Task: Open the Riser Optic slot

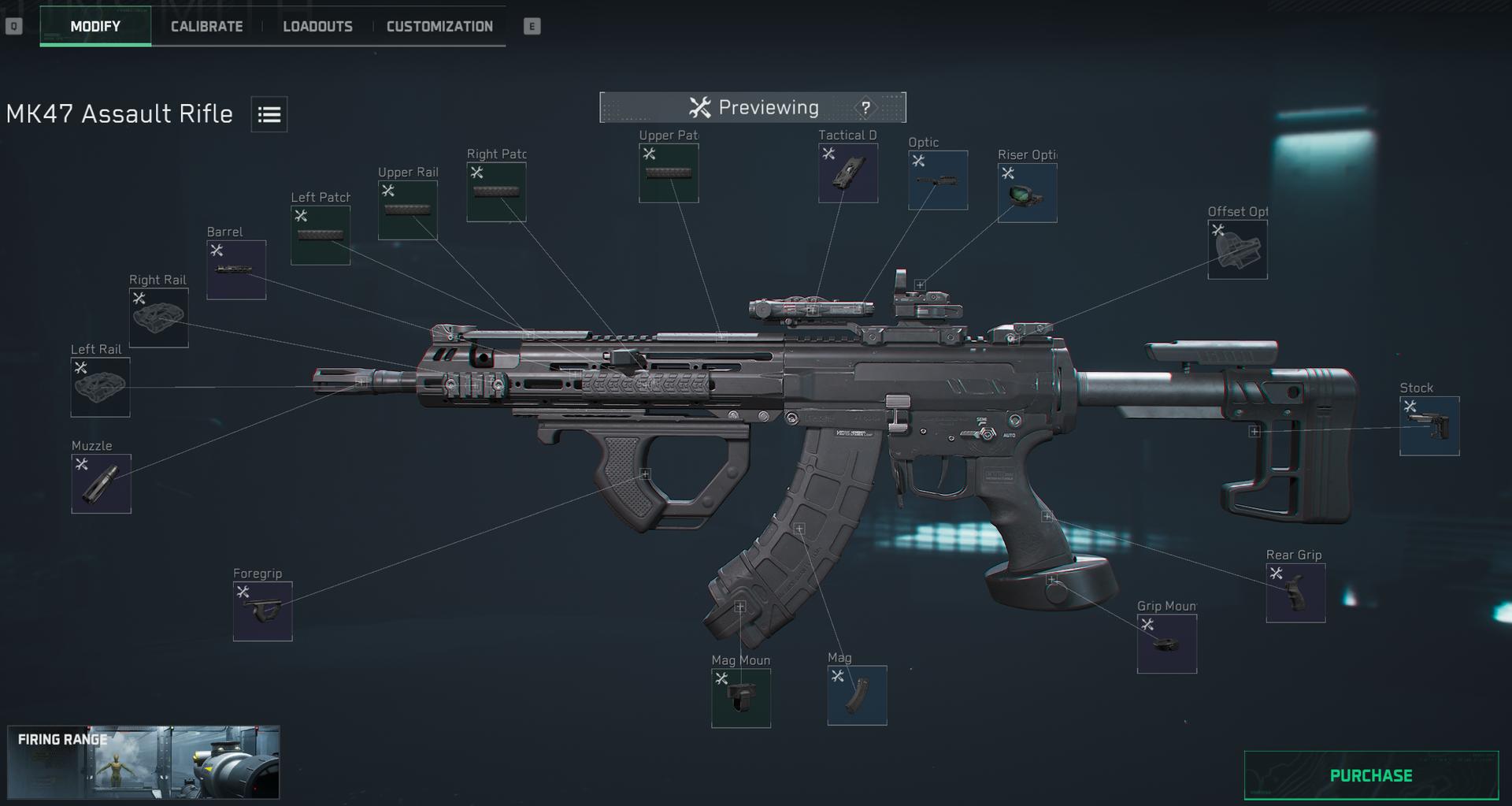Action: click(1028, 193)
